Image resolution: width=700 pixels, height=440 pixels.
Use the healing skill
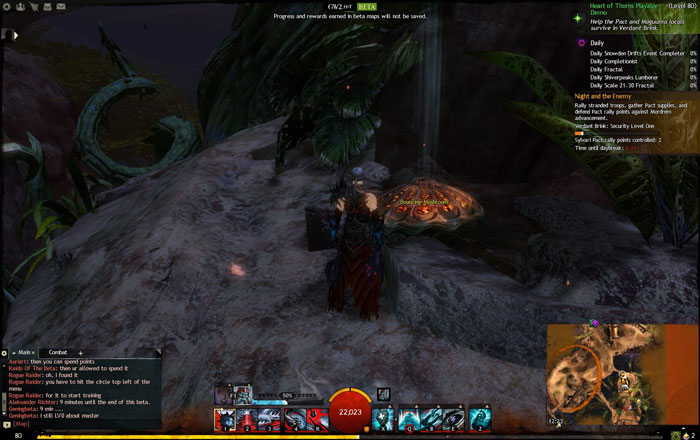(383, 418)
